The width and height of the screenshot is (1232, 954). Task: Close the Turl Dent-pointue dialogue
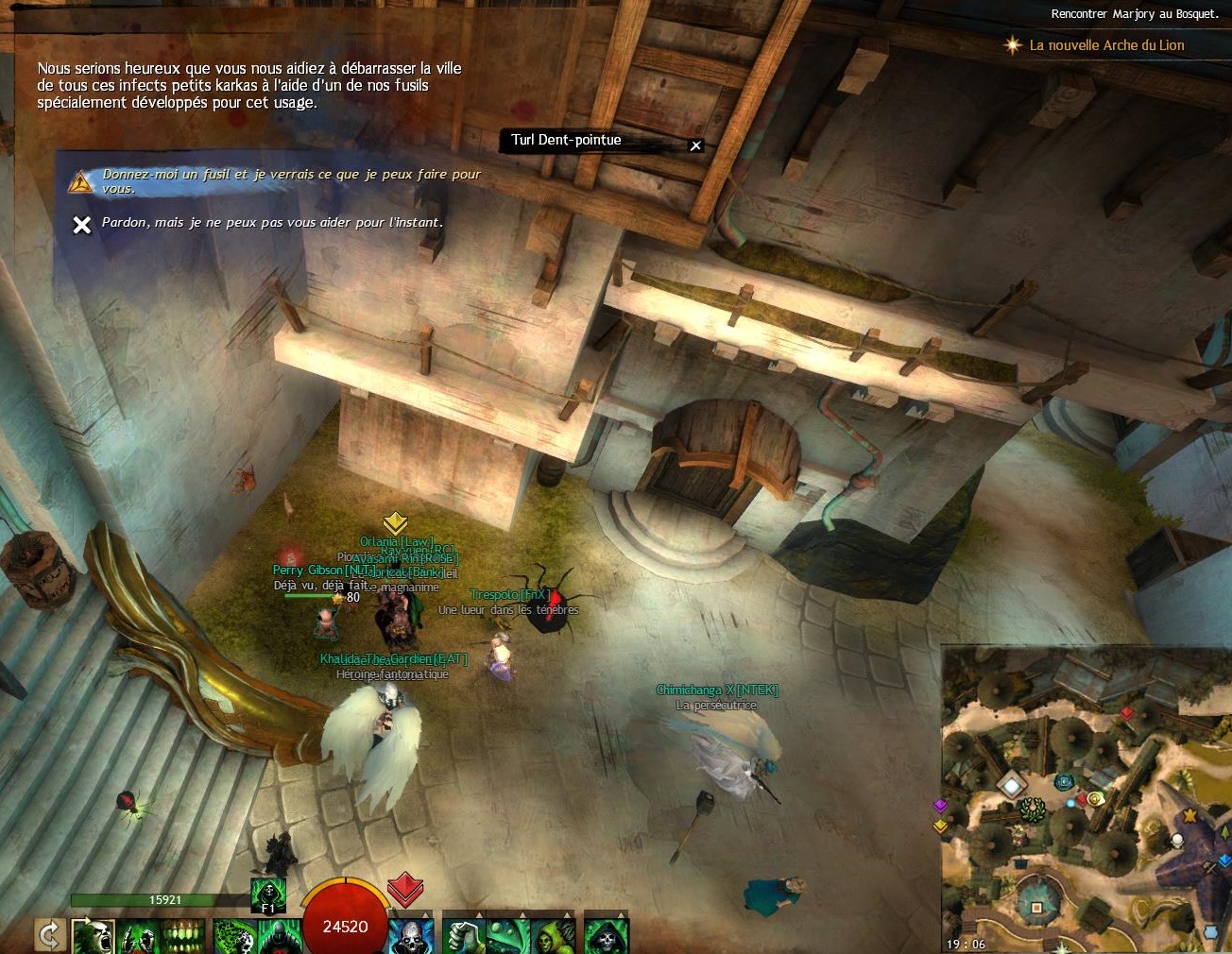tap(696, 145)
